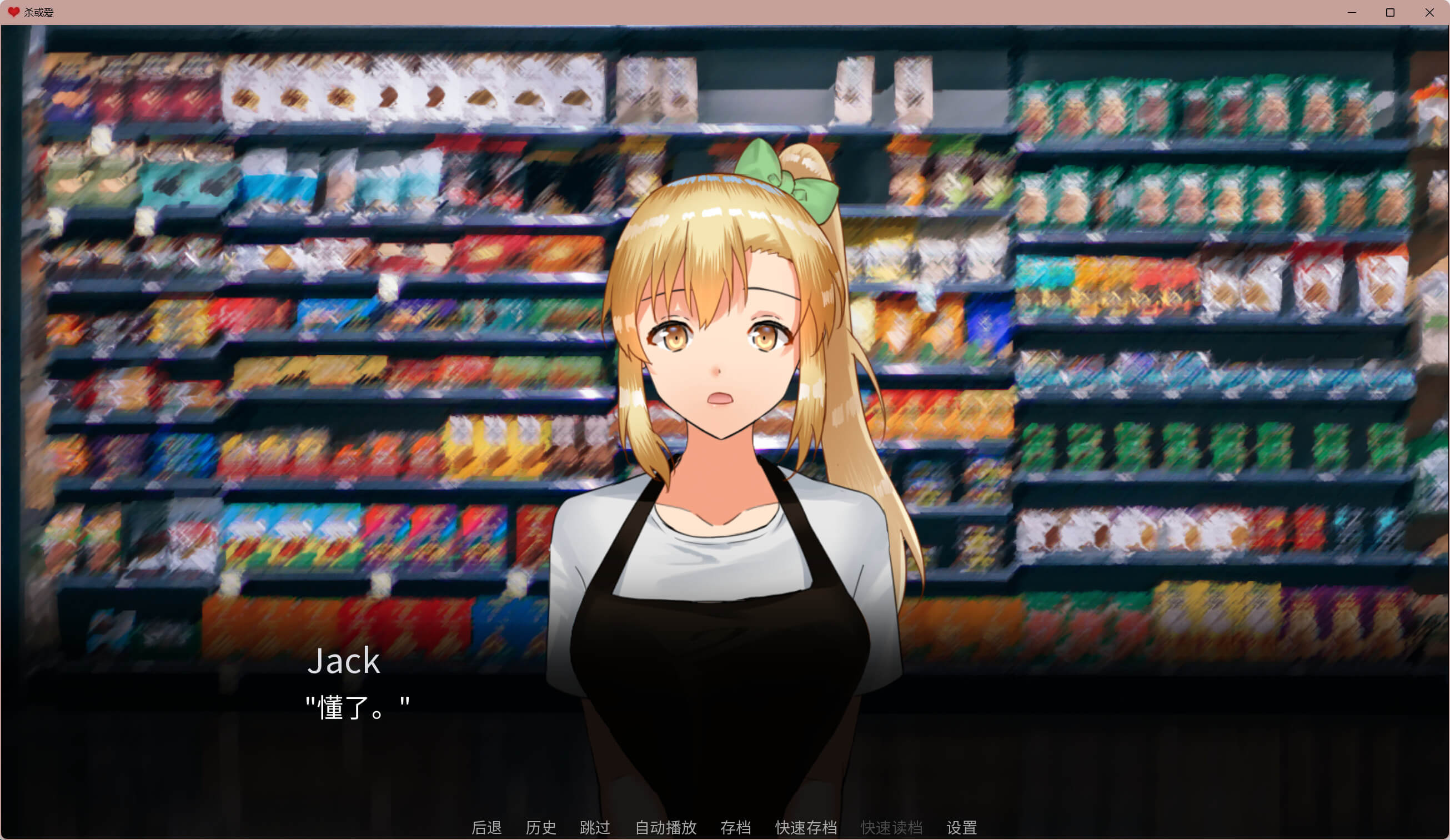Open the 设置 settings menu

(x=961, y=827)
